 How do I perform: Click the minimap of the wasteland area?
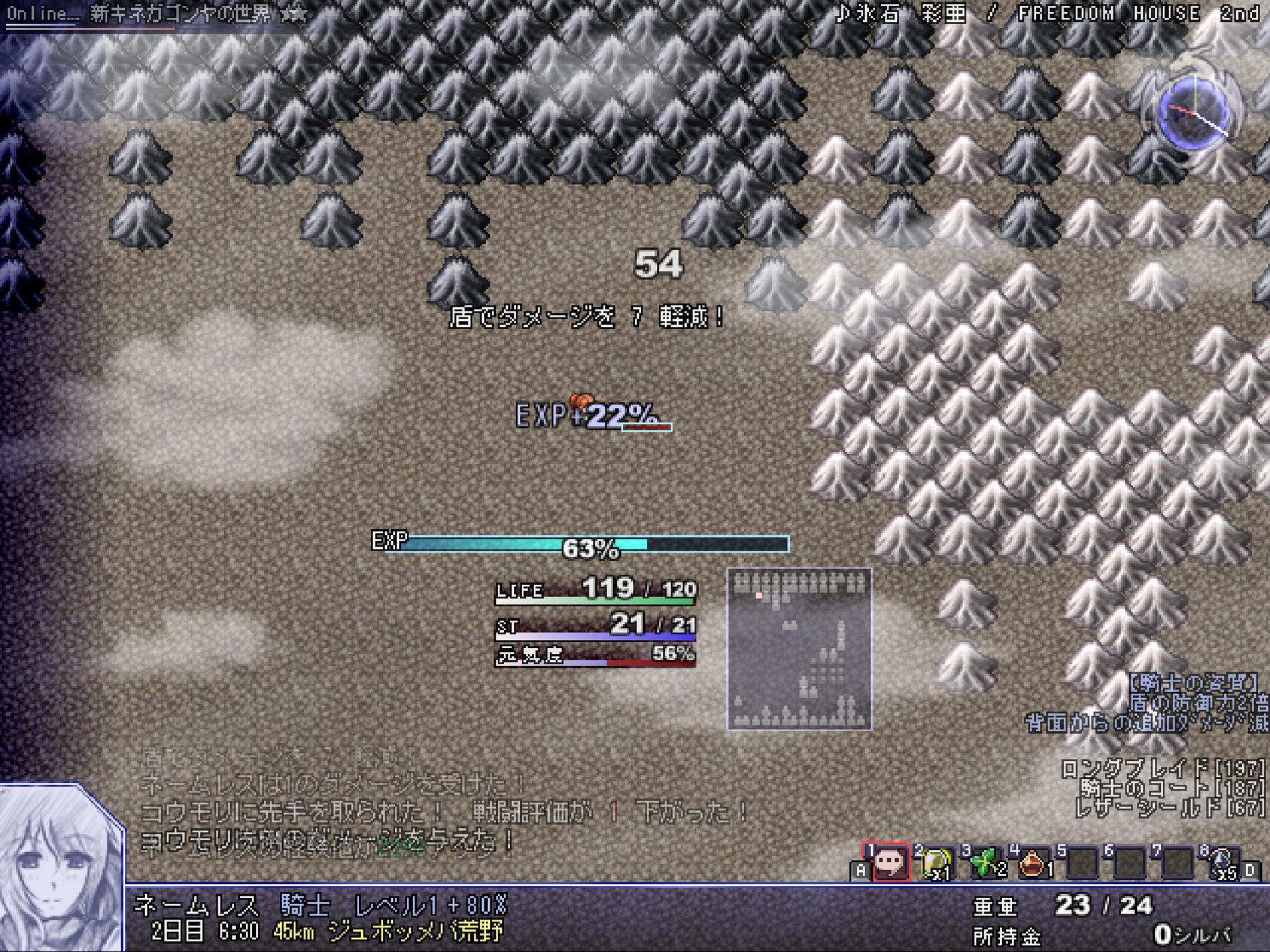[x=799, y=649]
